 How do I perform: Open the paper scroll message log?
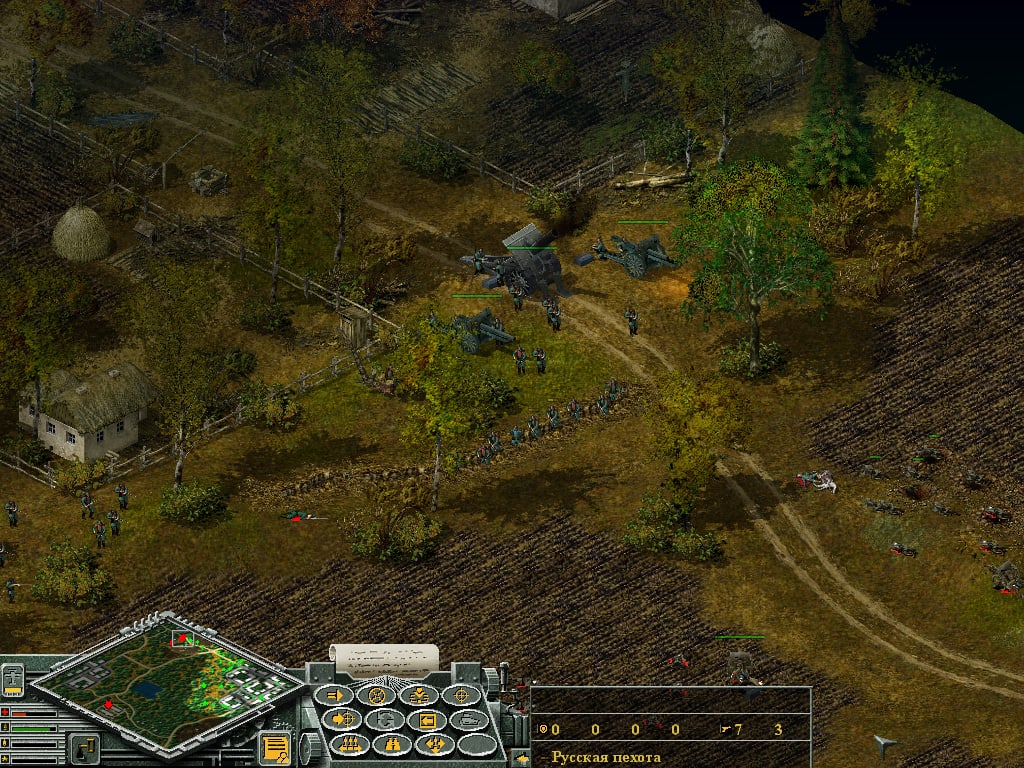point(385,658)
